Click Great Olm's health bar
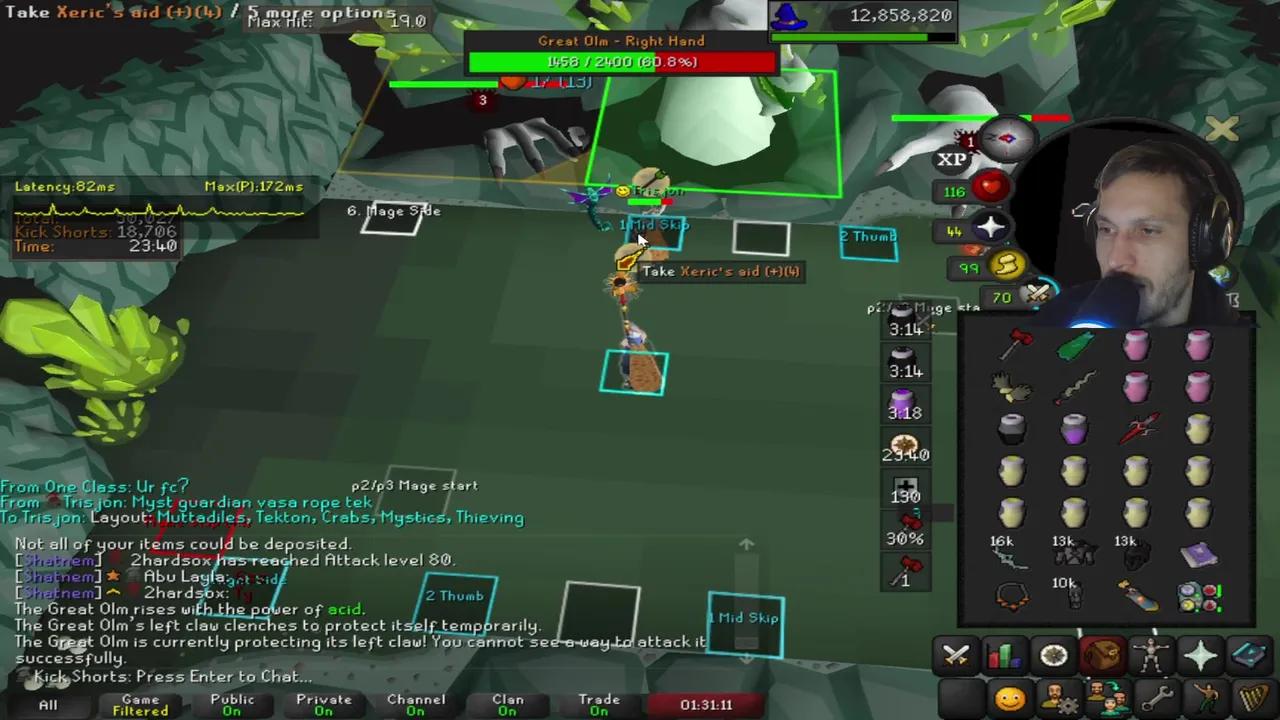The width and height of the screenshot is (1280, 720). [621, 62]
